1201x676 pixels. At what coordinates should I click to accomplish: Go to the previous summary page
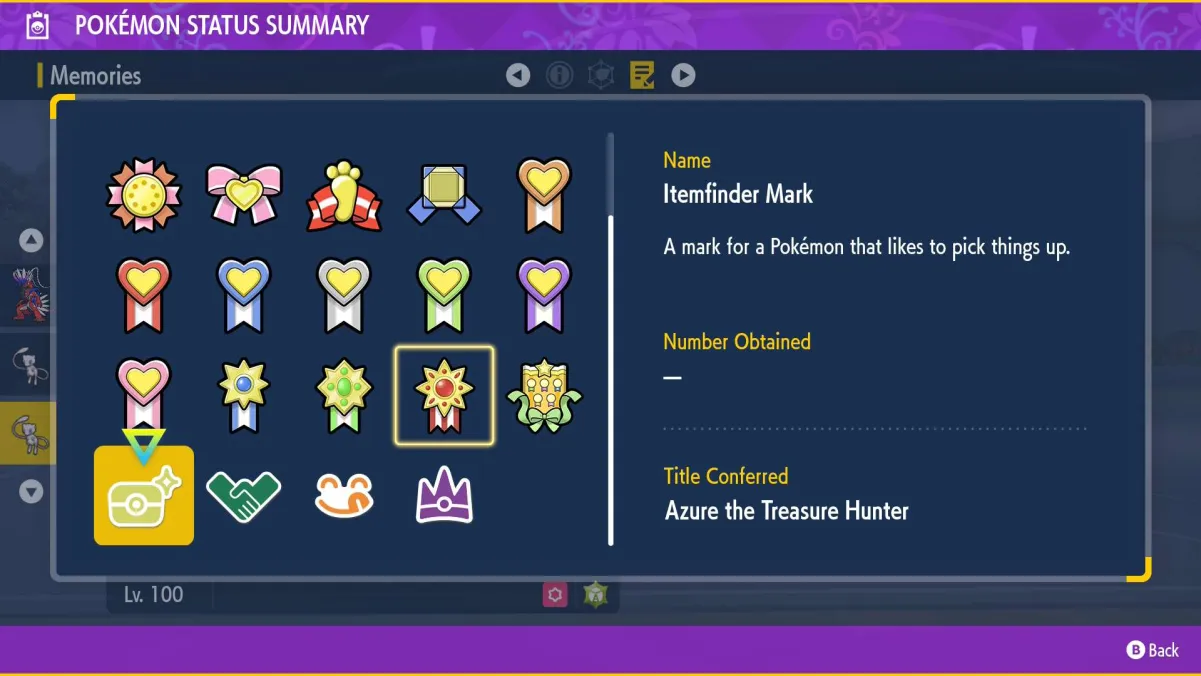pos(518,75)
